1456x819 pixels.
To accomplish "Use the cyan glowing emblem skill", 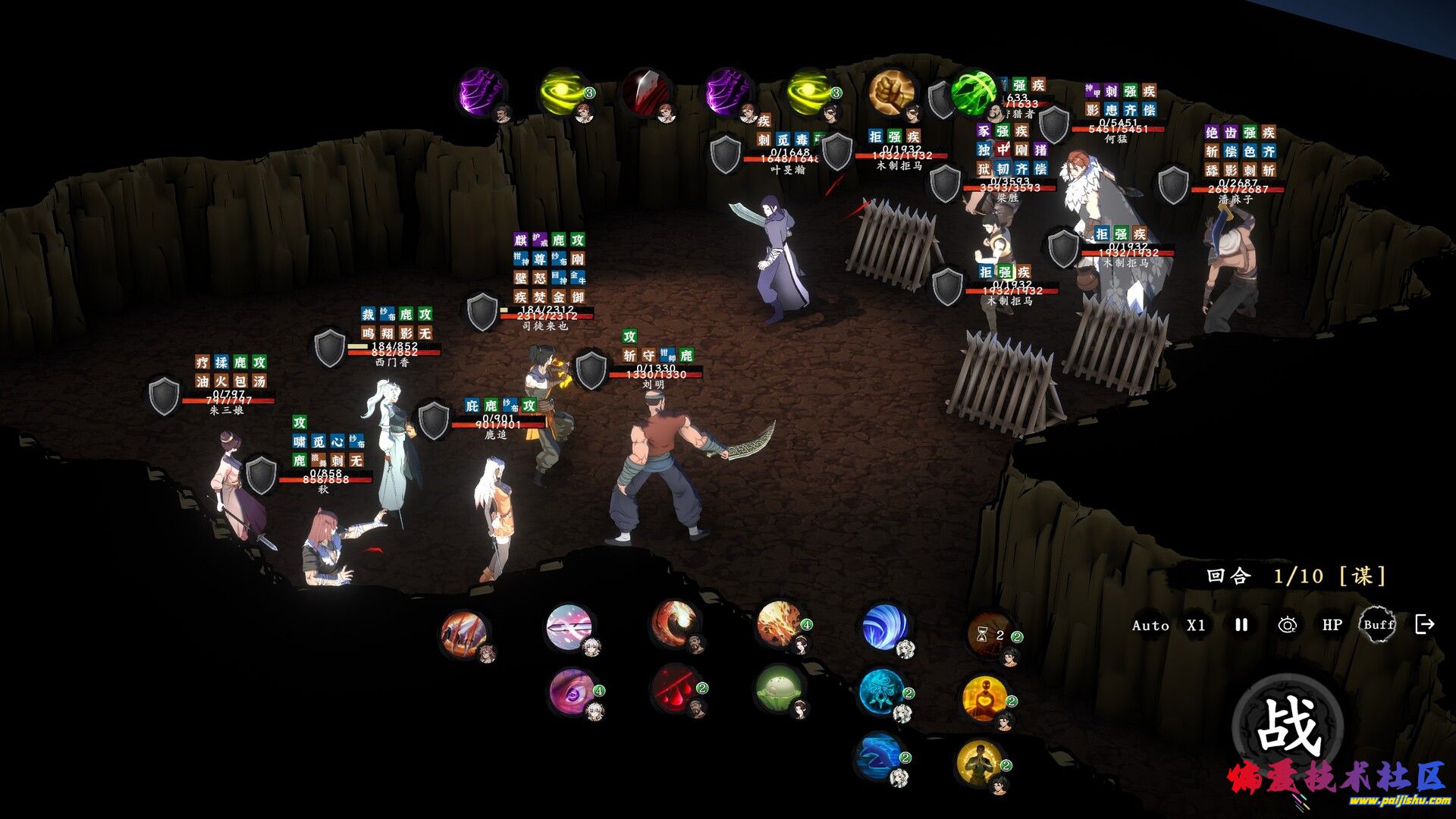I will coord(881,692).
